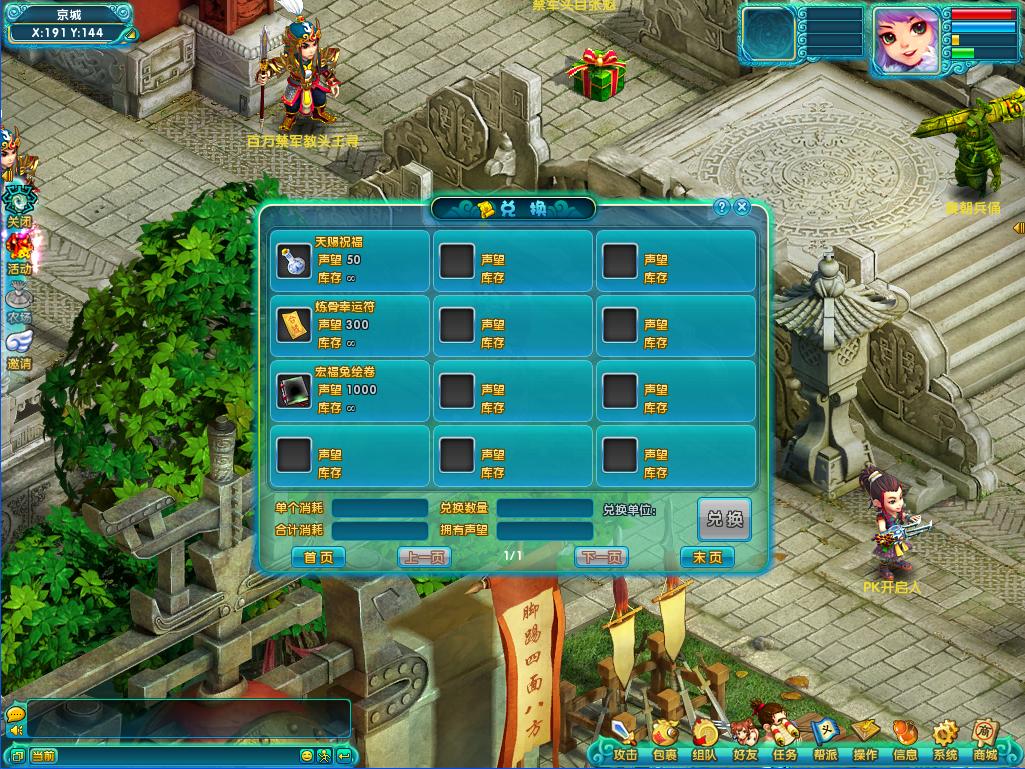
Task: Open the 农场 farm icon
Action: tap(19, 300)
